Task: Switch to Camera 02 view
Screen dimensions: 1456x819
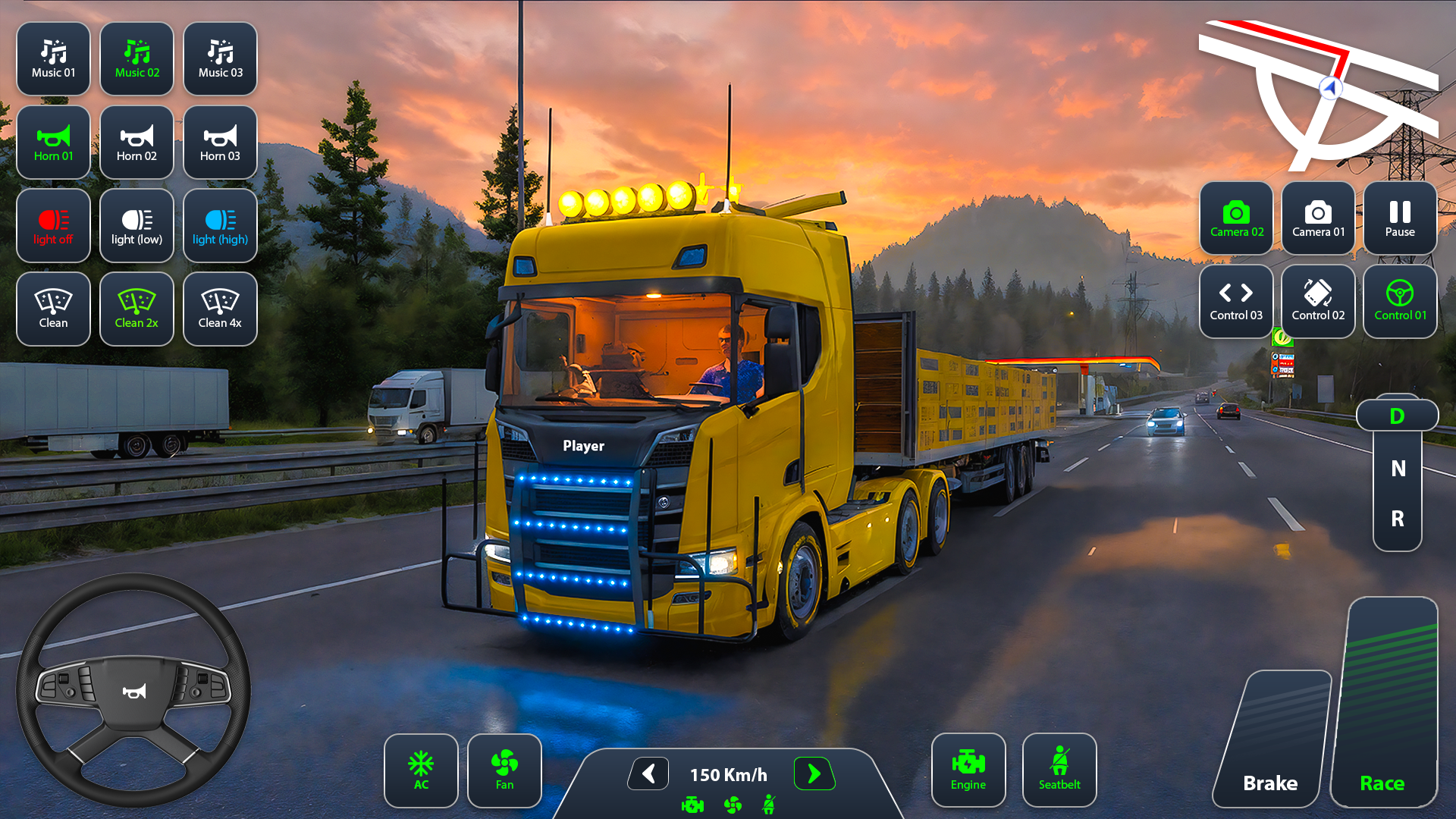Action: pos(1236,218)
